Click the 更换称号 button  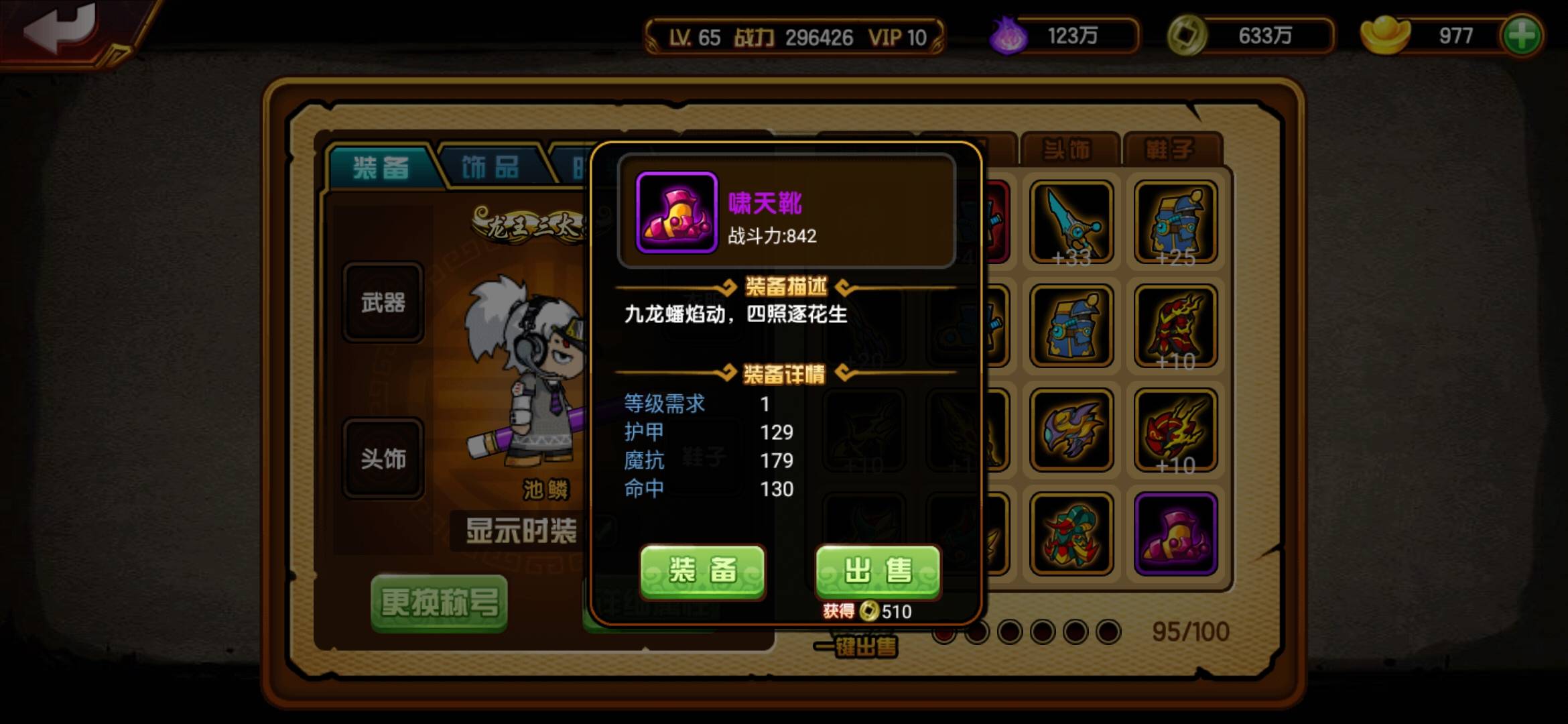(x=439, y=602)
